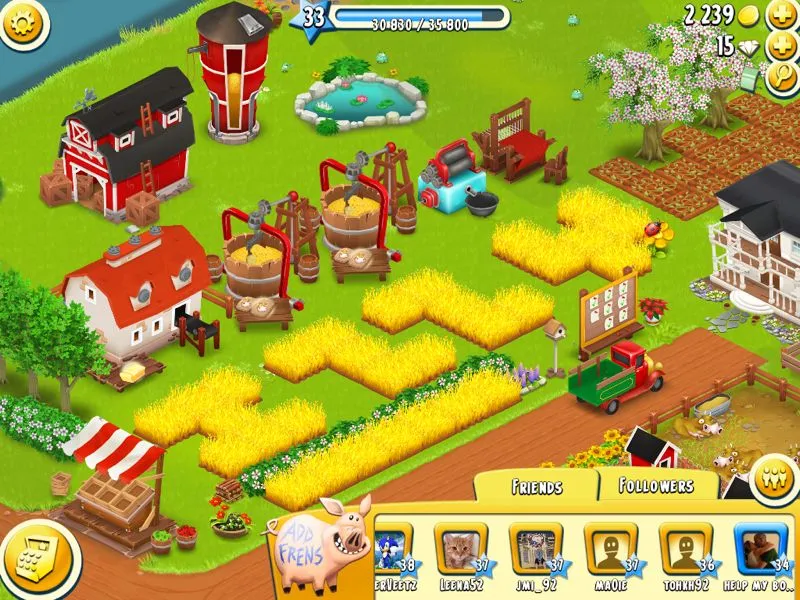Visit friend Leena52's farm

pos(460,548)
